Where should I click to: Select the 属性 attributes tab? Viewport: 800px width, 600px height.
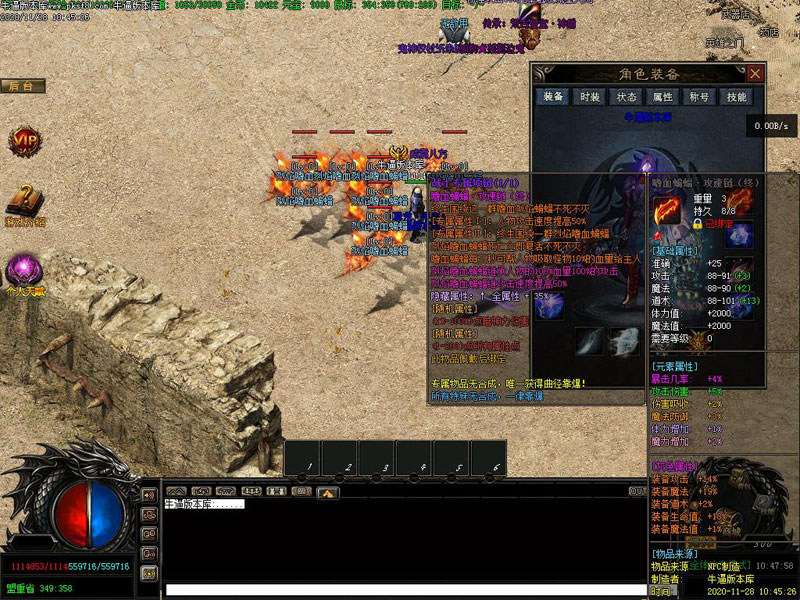[x=662, y=97]
